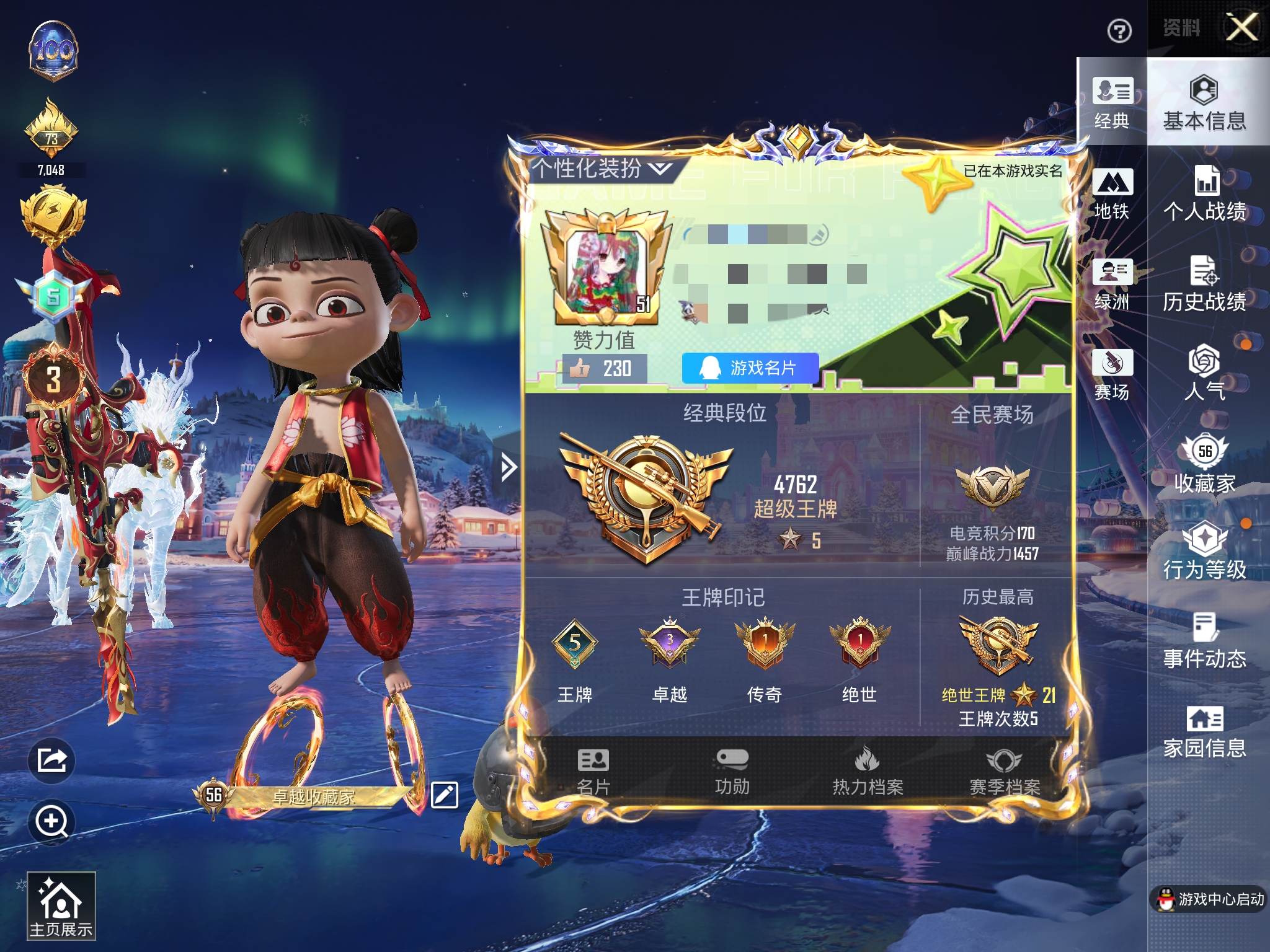Open the 收藏家 collector page
Screen dimensions: 1270x952
1204,464
